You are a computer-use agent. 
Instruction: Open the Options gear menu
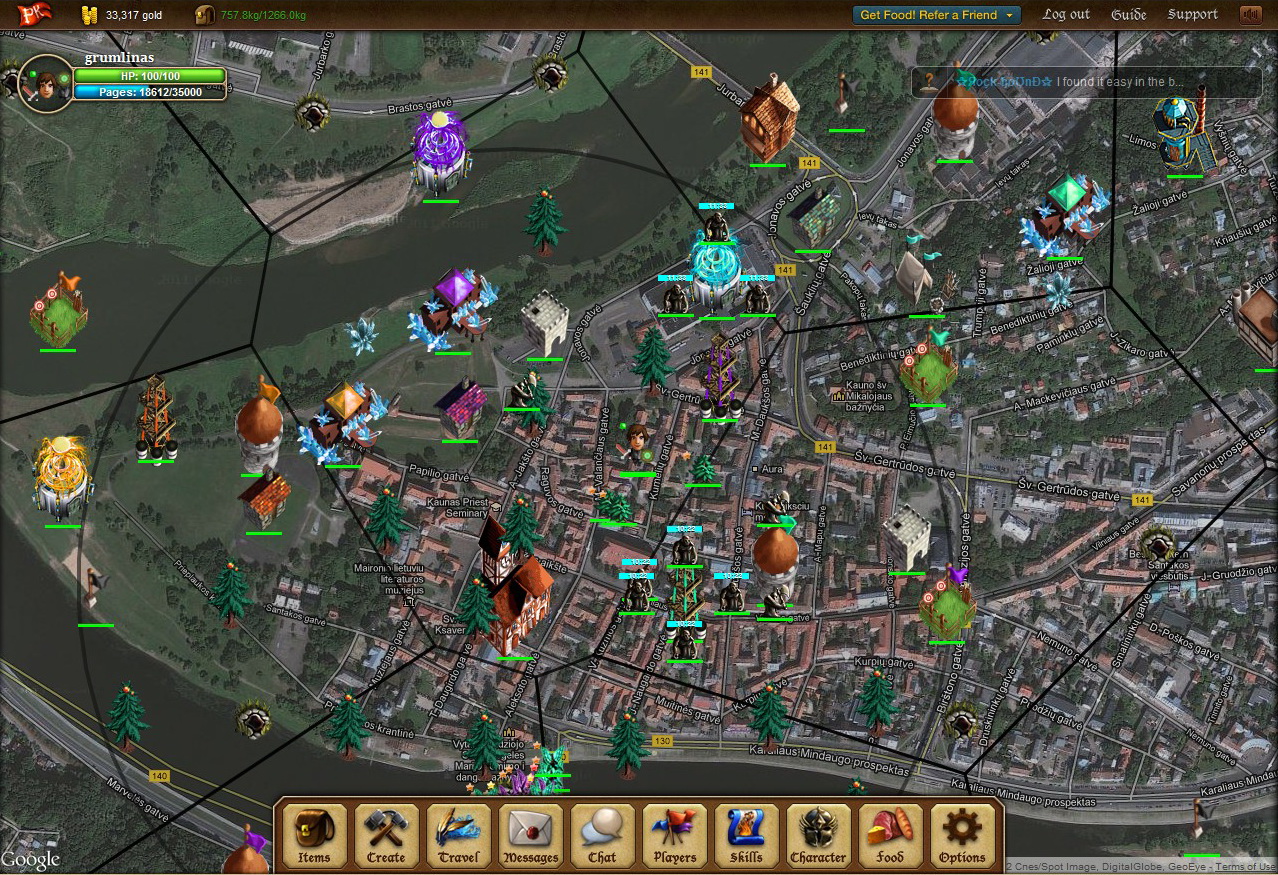tap(962, 835)
